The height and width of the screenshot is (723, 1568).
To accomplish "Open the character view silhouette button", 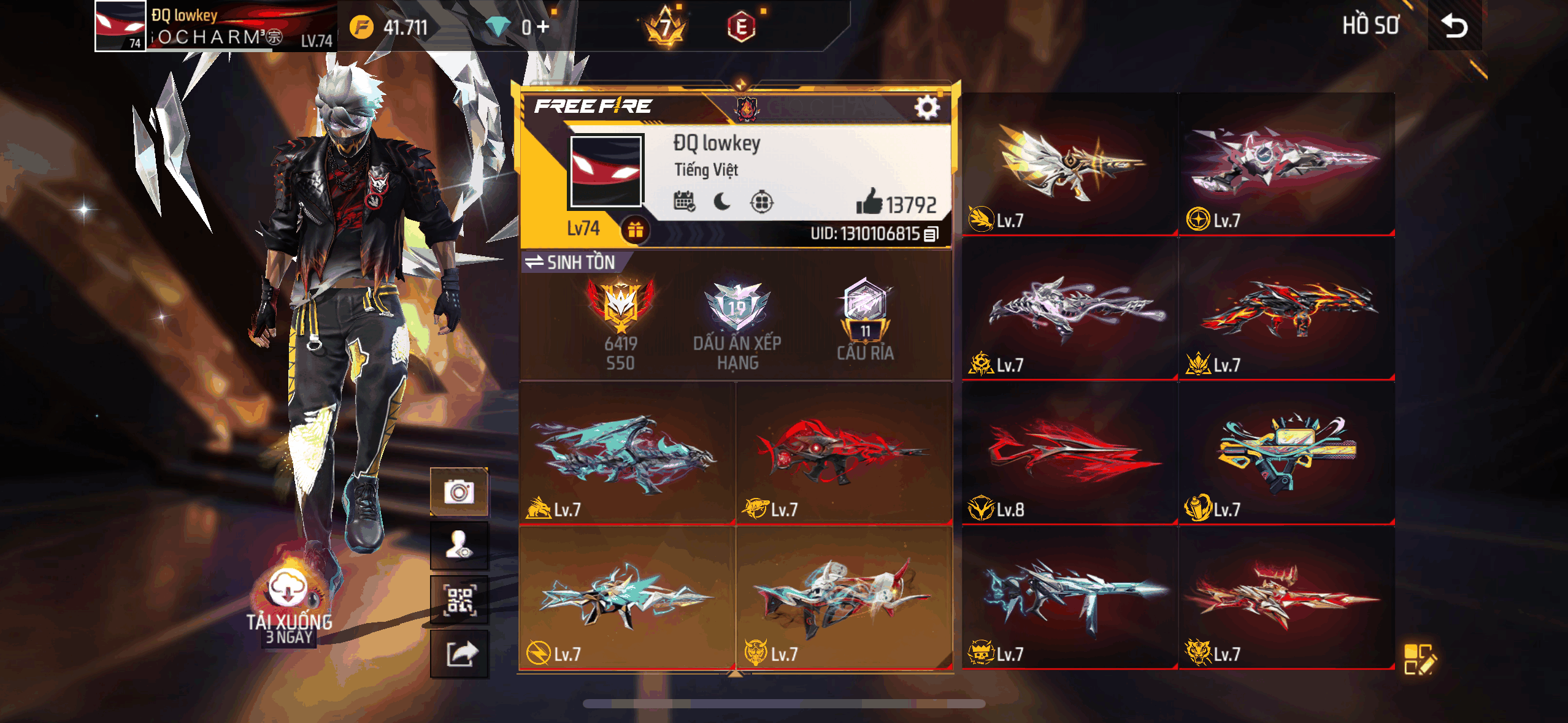I will tap(459, 546).
